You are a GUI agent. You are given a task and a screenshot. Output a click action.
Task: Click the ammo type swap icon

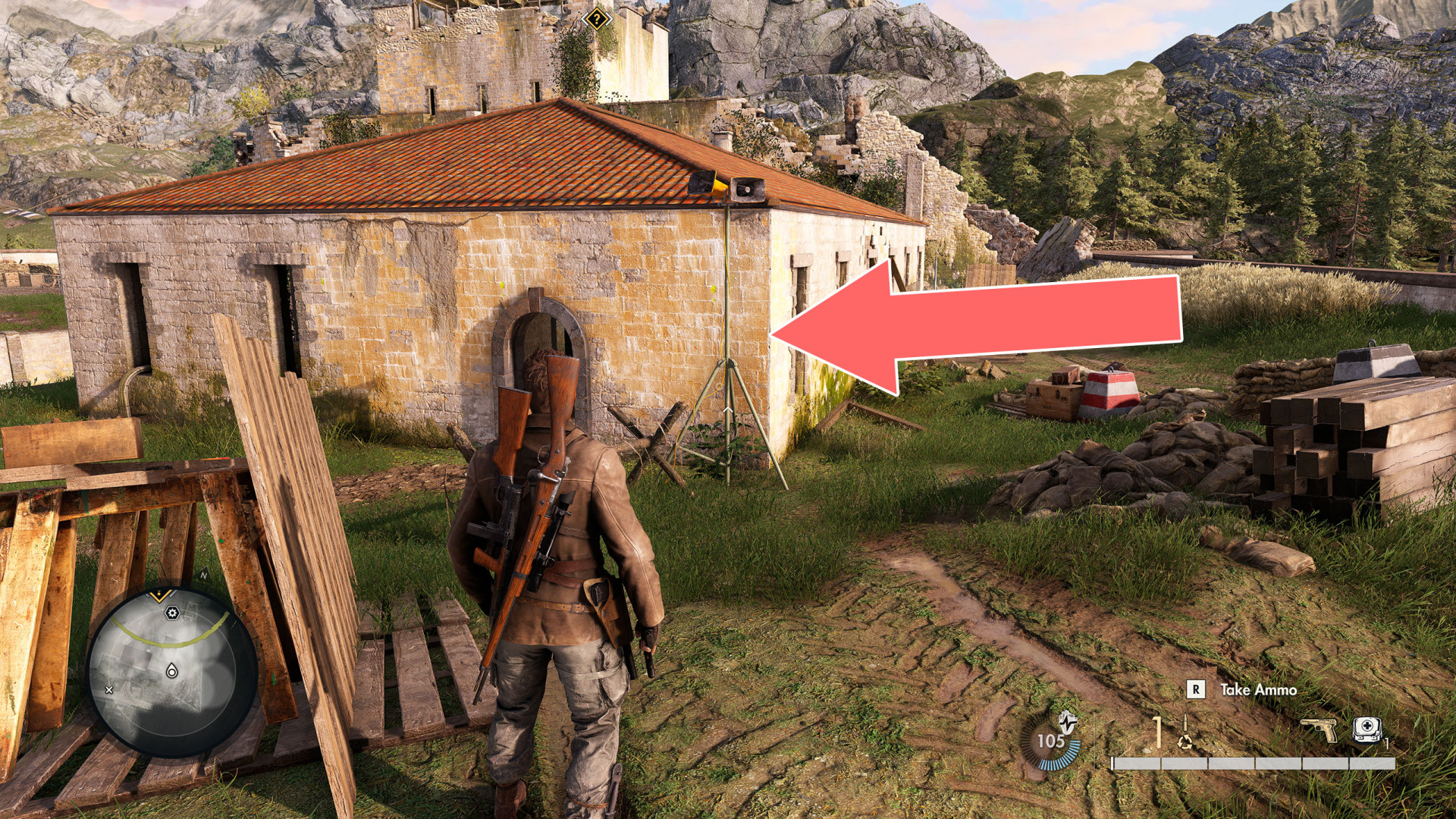tap(1185, 741)
